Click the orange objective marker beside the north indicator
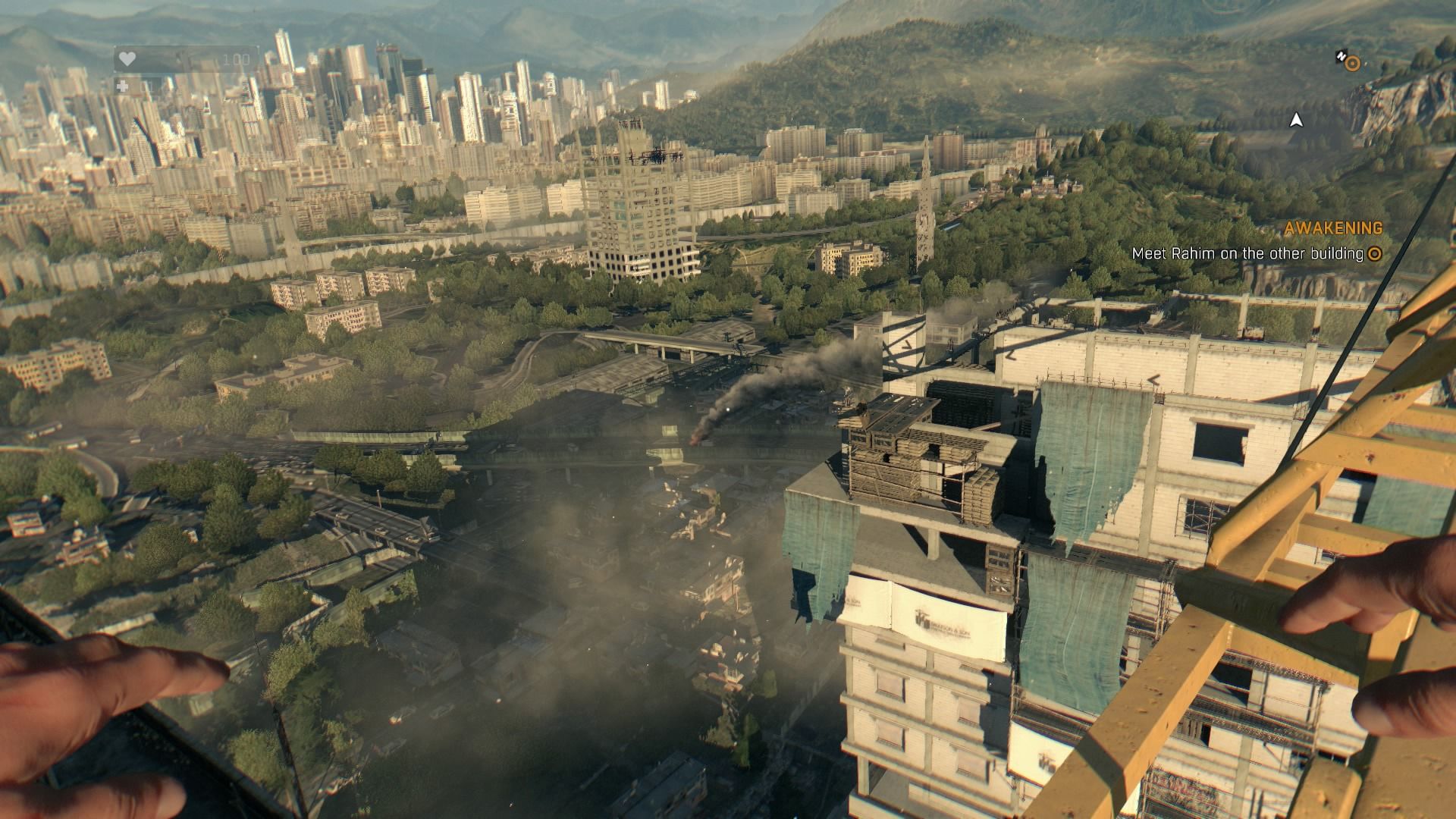This screenshot has height=819, width=1456. coord(1353,64)
